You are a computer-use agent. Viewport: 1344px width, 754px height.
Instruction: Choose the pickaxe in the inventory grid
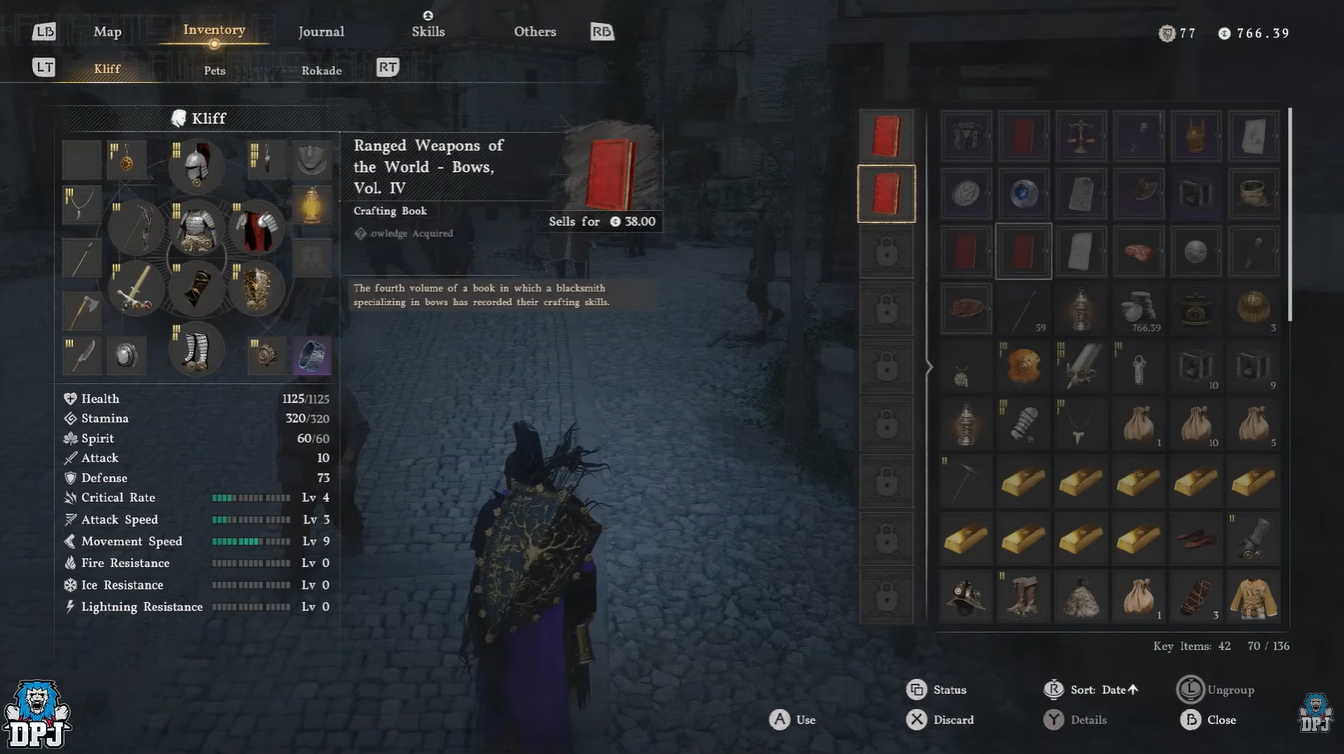(966, 481)
